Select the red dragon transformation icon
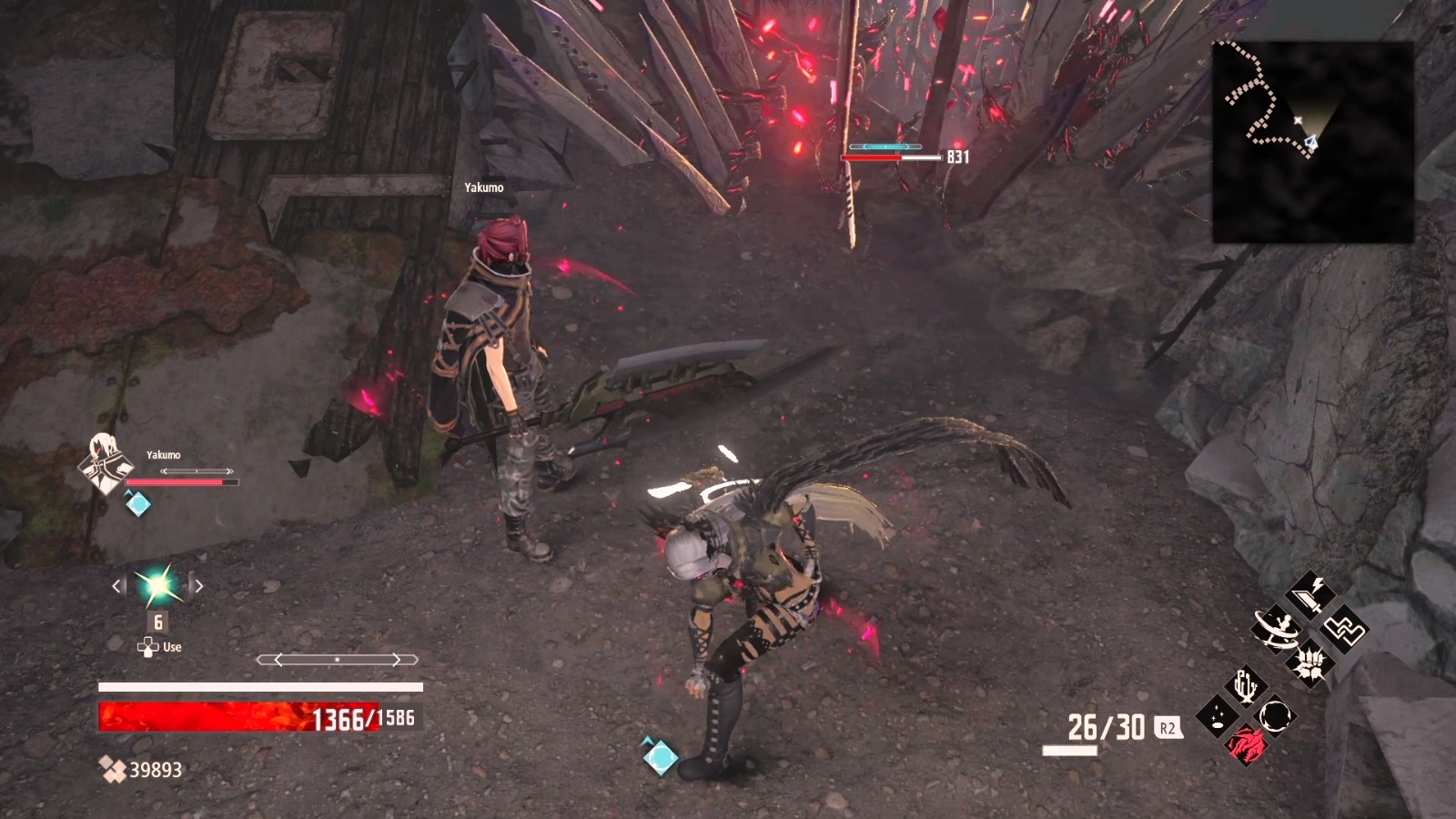The image size is (1456, 819). point(1249,746)
